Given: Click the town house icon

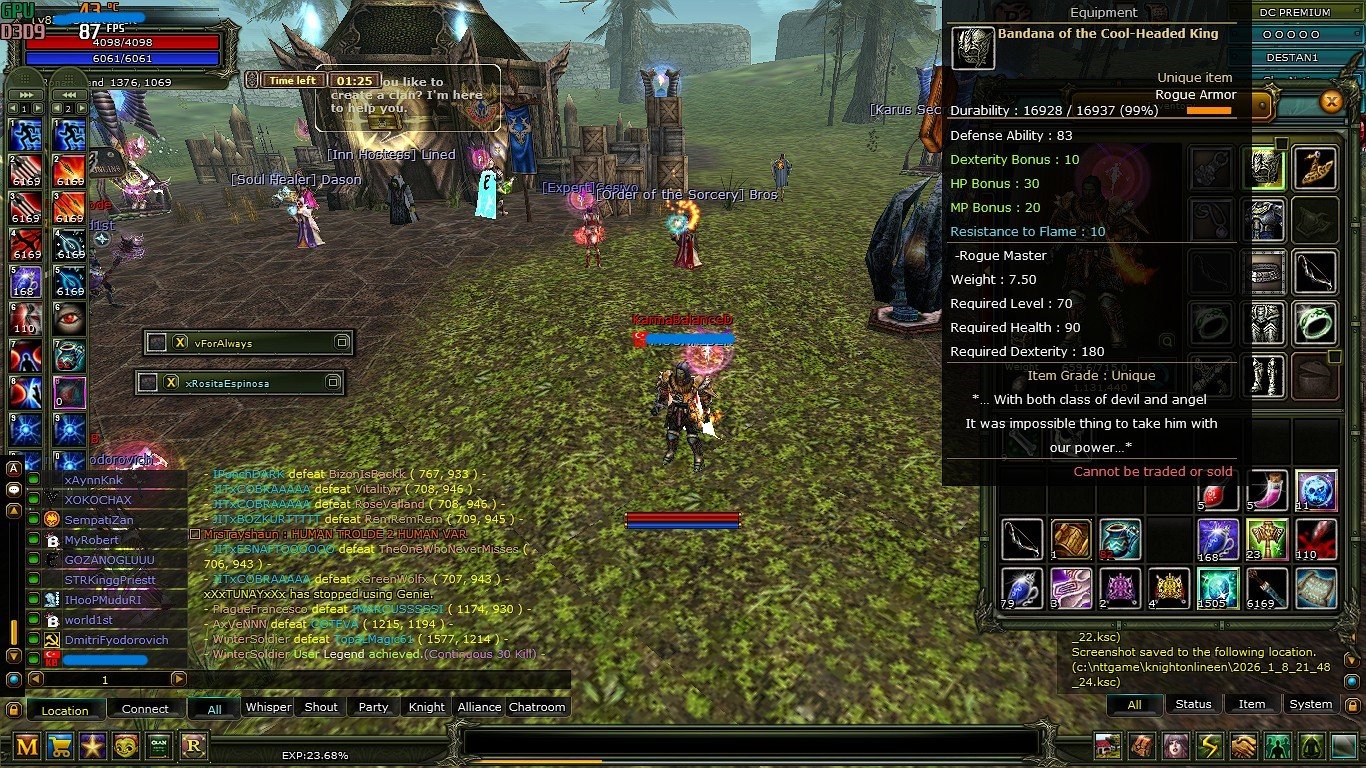Looking at the screenshot, I should coord(1106,745).
